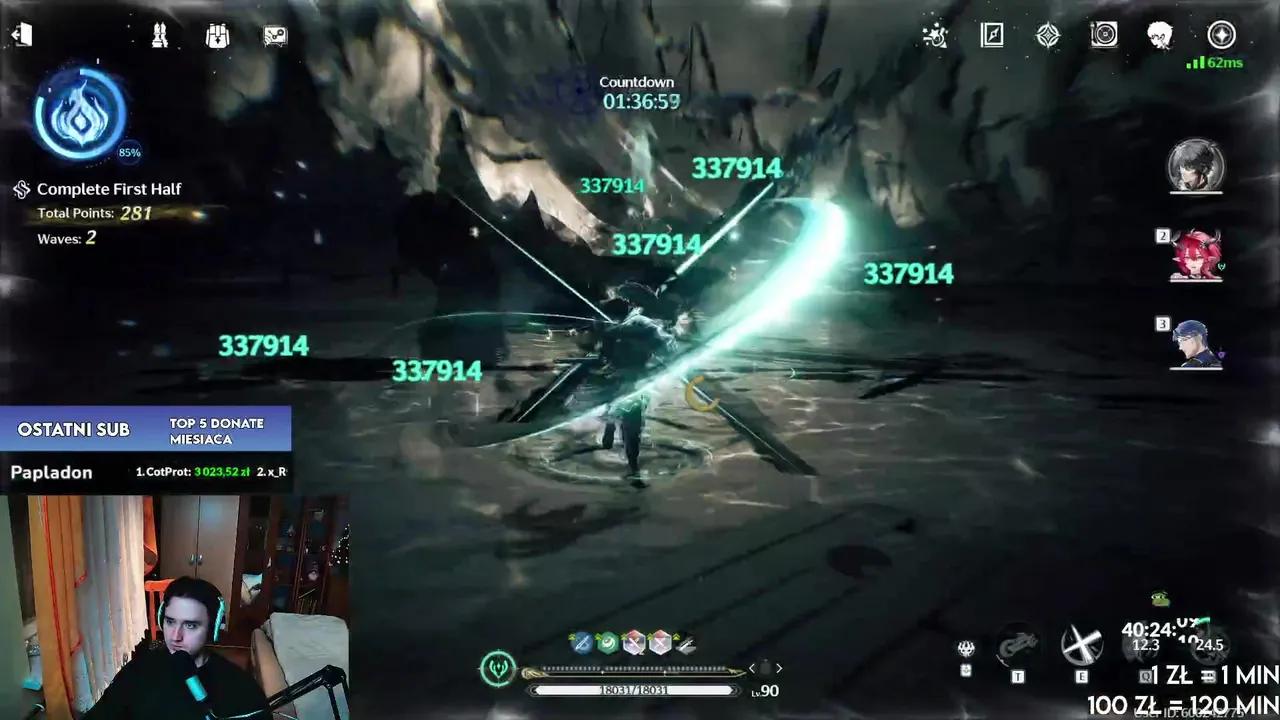This screenshot has width=1280, height=720.
Task: Open the compass guidebook icon
Action: (x=992, y=36)
